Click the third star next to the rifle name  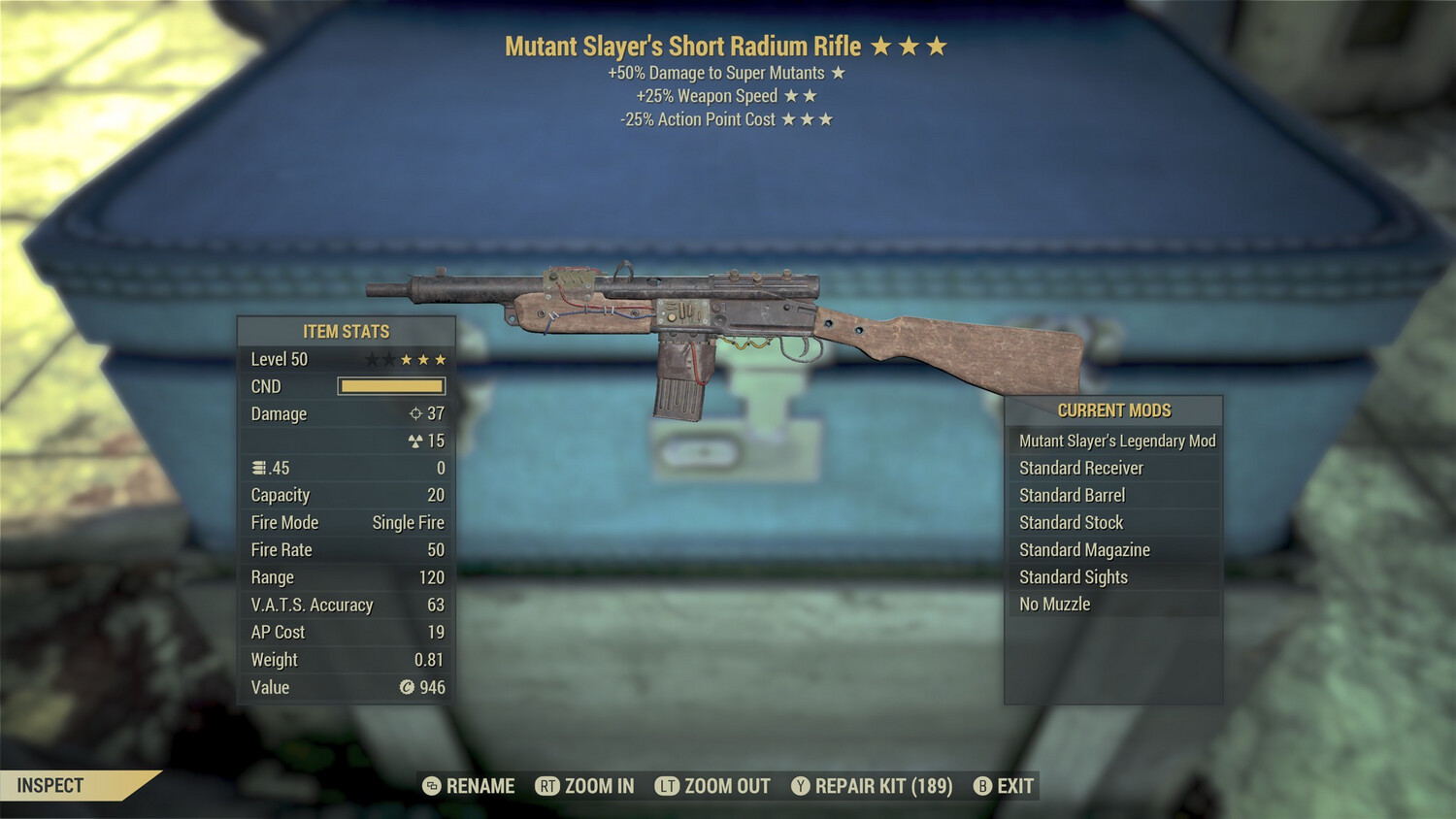938,45
